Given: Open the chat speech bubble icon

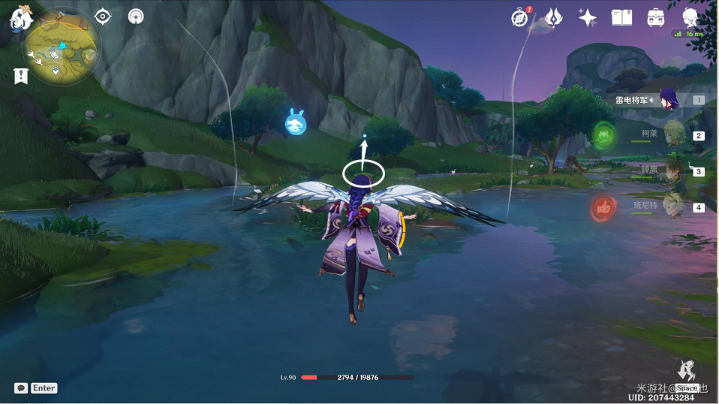Looking at the screenshot, I should click(x=21, y=388).
